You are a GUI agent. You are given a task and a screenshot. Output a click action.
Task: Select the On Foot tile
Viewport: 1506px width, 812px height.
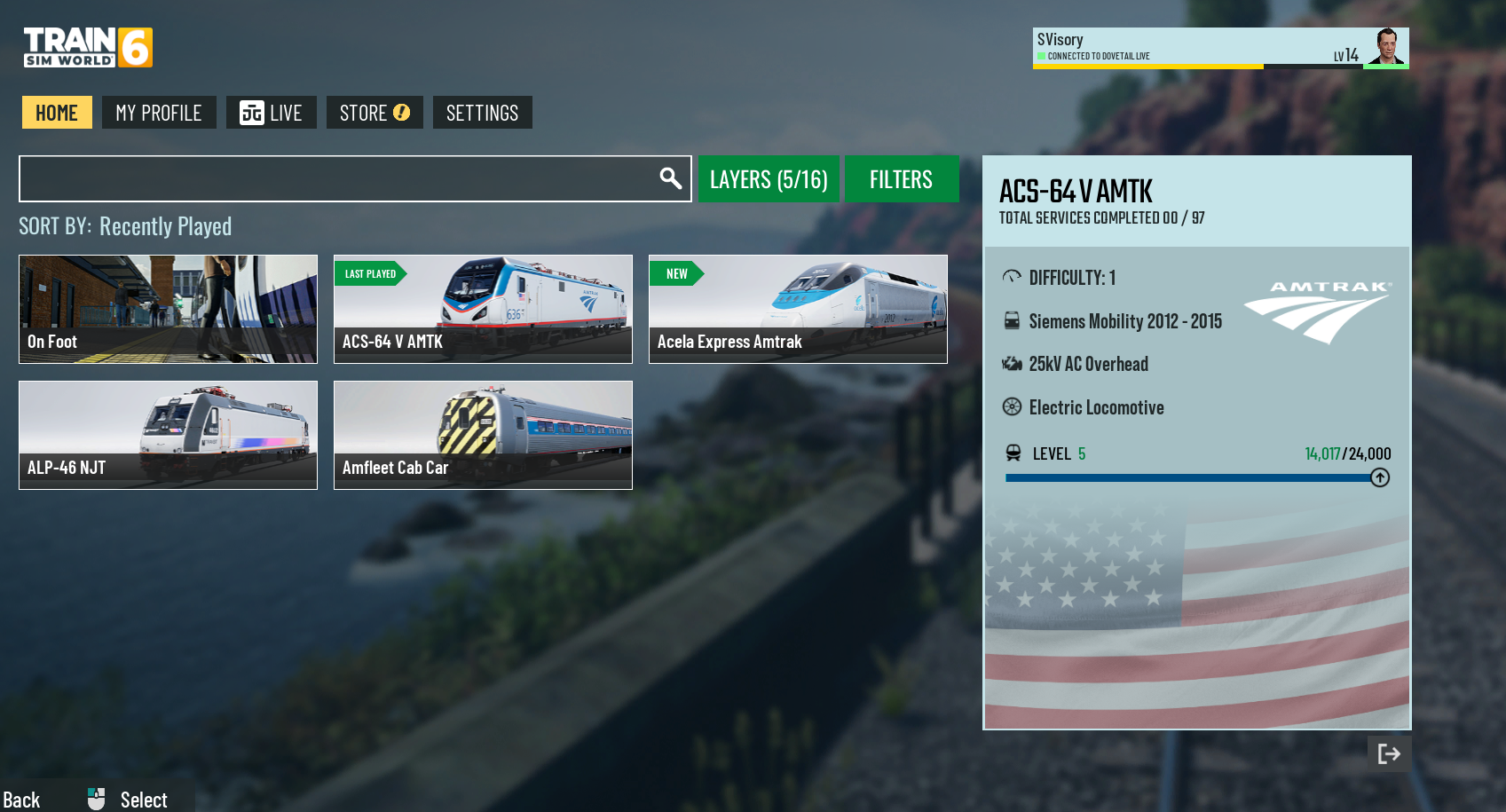168,309
